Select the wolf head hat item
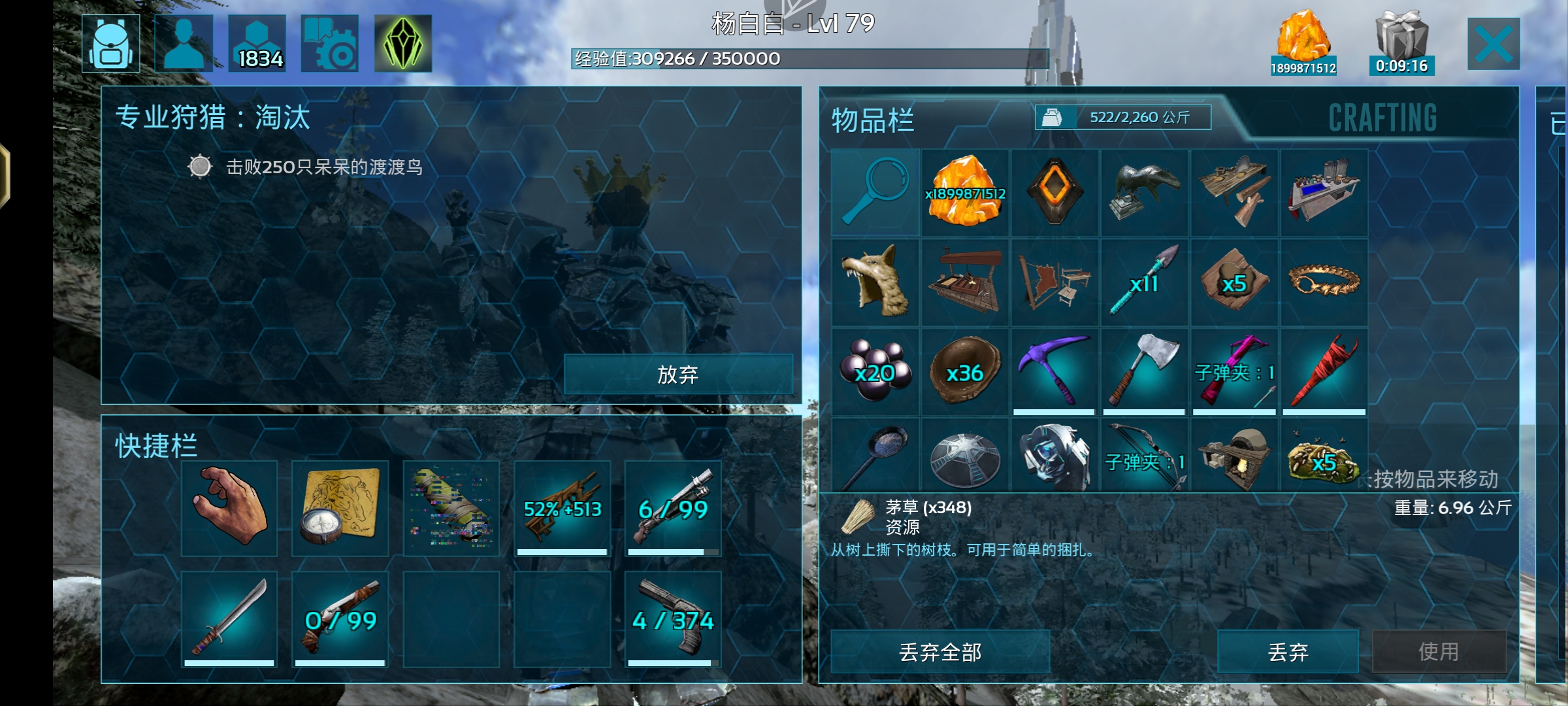 [875, 282]
